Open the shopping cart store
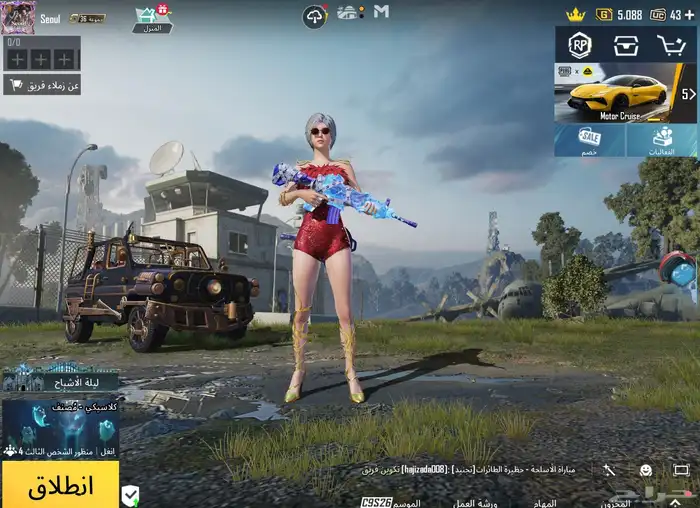Screen dimensions: 700x508 [x=671, y=45]
